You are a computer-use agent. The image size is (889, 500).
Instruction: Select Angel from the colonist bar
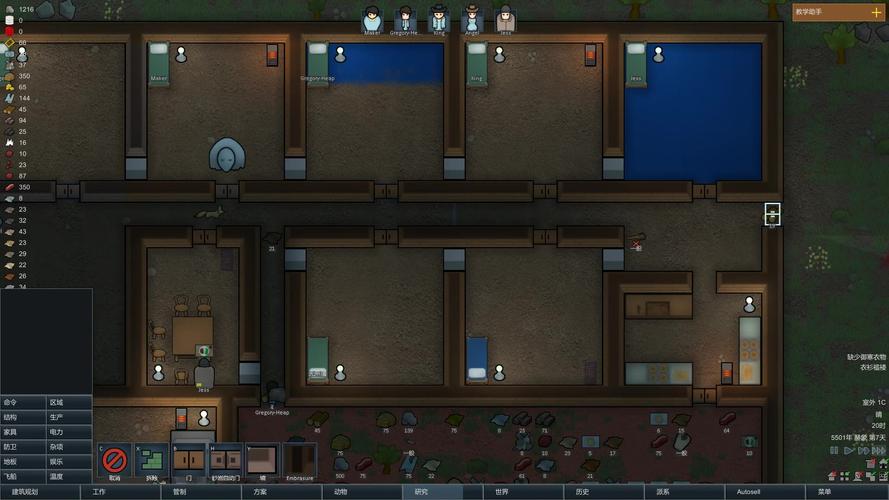472,19
